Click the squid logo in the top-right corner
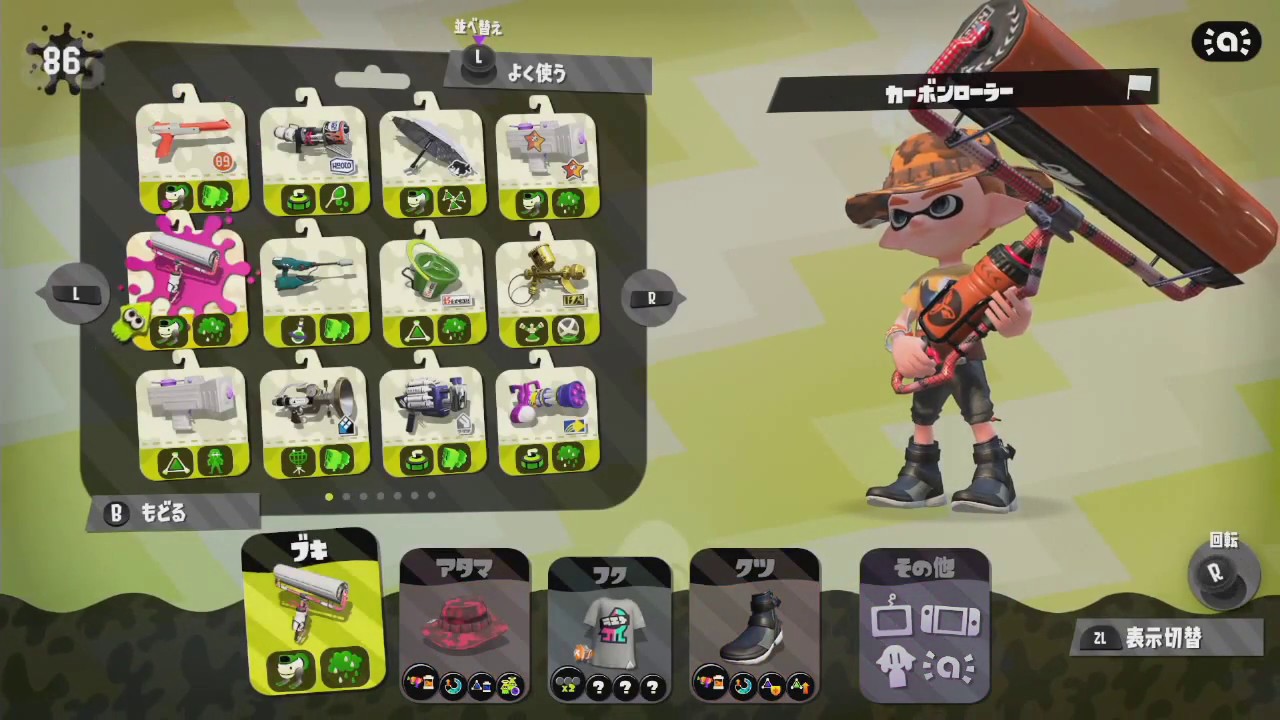This screenshot has height=720, width=1280. tap(1227, 41)
